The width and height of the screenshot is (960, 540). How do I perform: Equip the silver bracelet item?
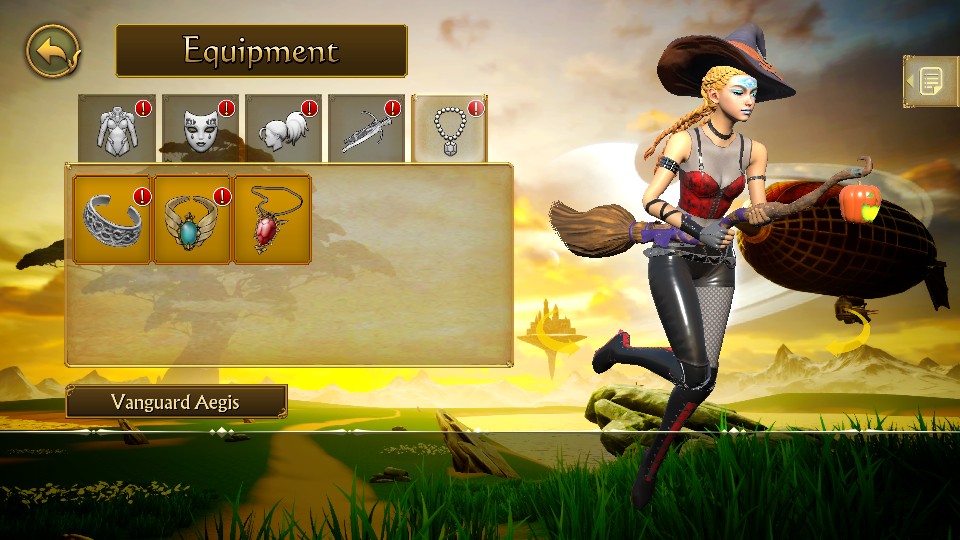coord(113,220)
